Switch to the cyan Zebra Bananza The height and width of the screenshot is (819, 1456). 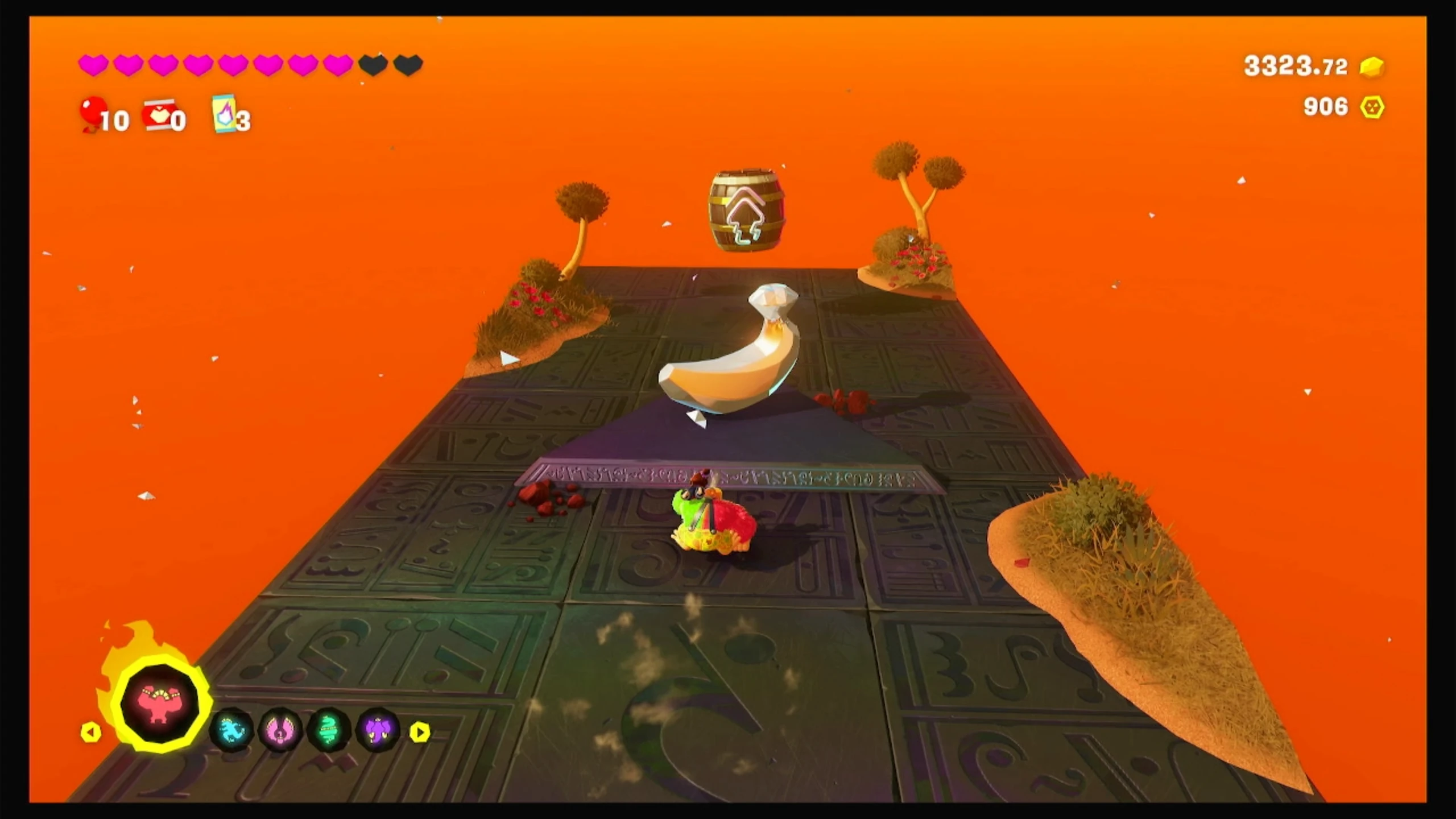(231, 730)
